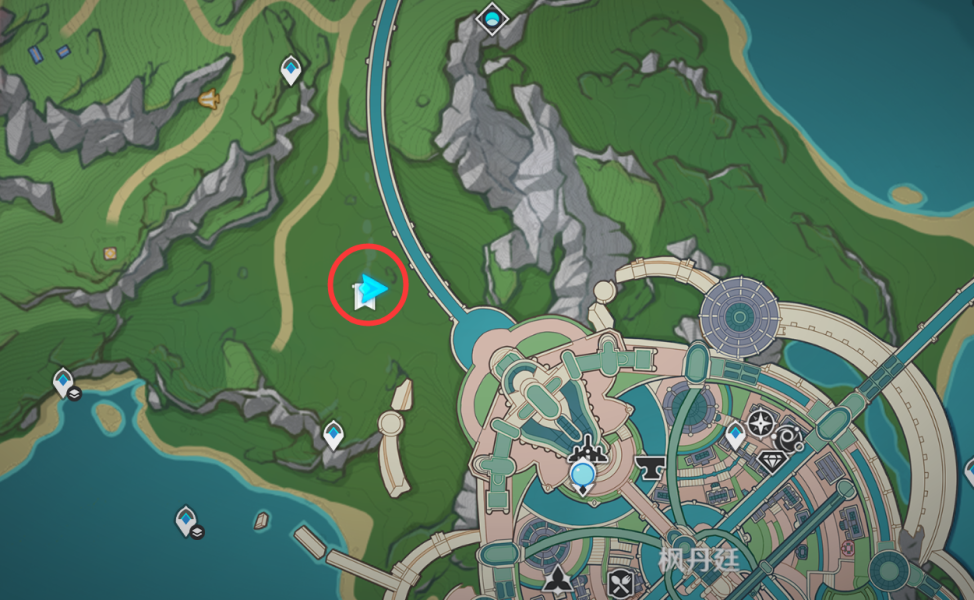Select the blue player arrow inside the red circle
Image resolution: width=974 pixels, height=600 pixels.
click(x=373, y=289)
